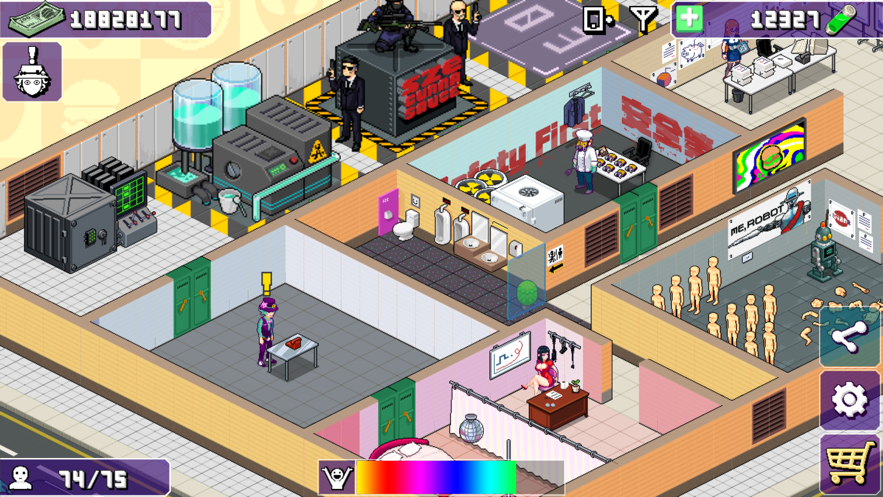Open the staff count panel
The width and height of the screenshot is (883, 497).
pos(85,478)
